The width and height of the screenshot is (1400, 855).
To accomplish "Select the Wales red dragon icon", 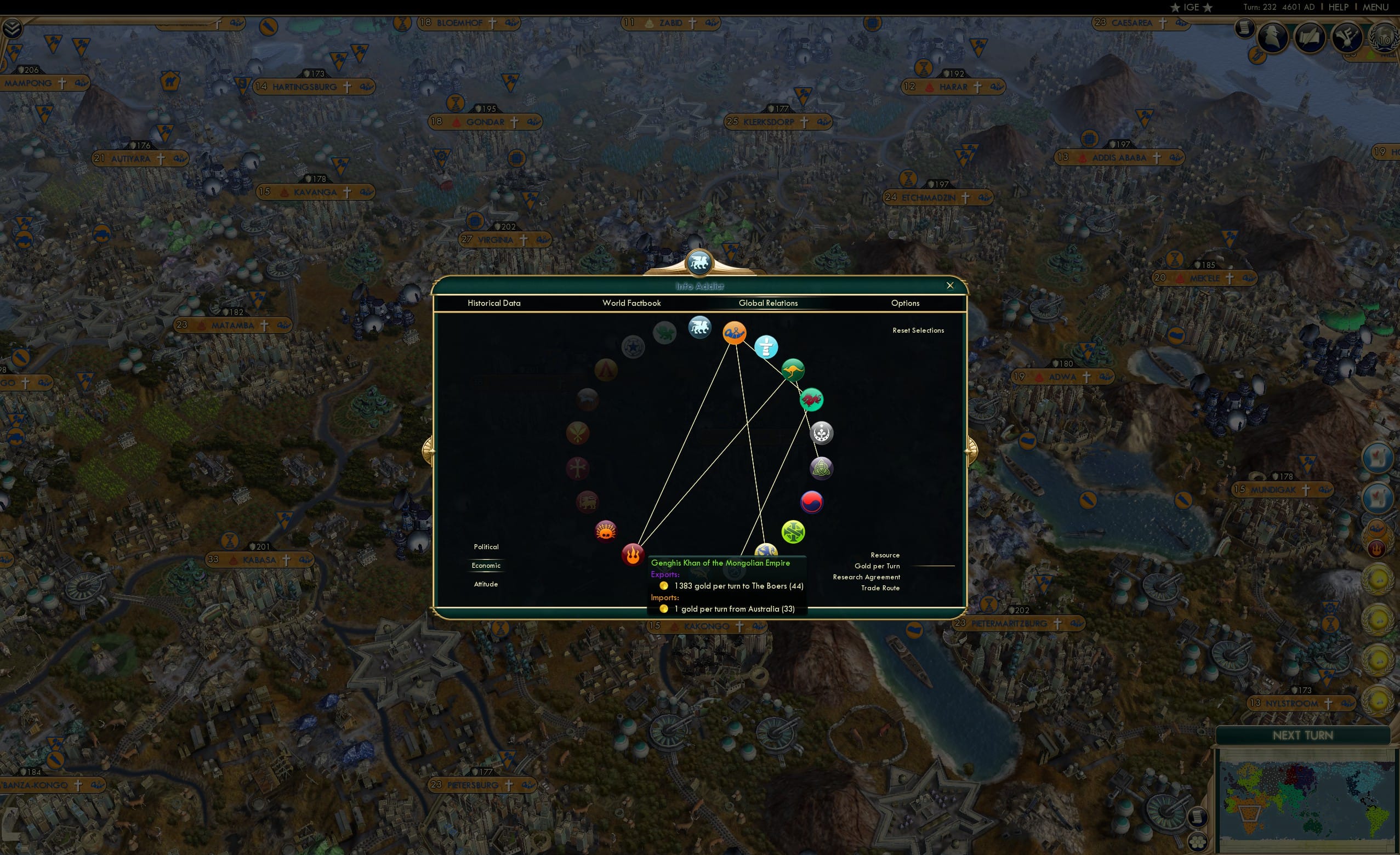I will click(812, 400).
